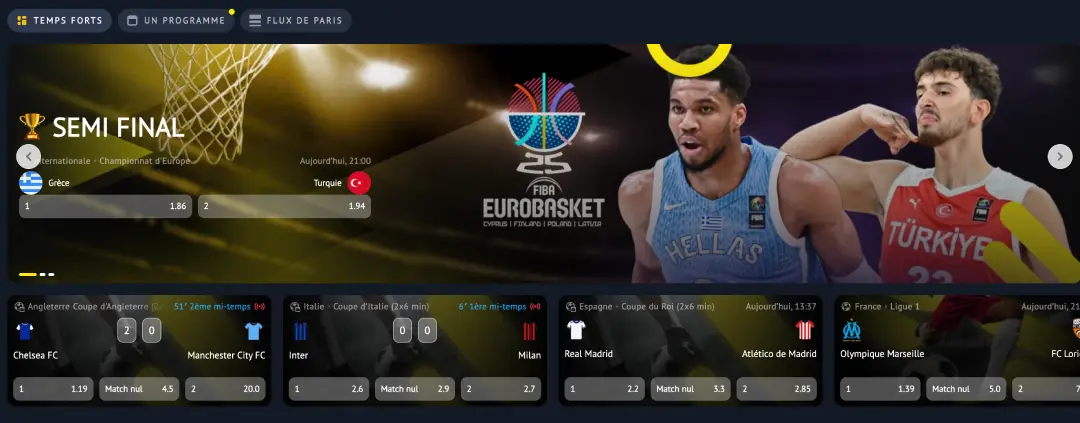The height and width of the screenshot is (423, 1080).
Task: Choose Match nul at 5.0
Action: (967, 389)
